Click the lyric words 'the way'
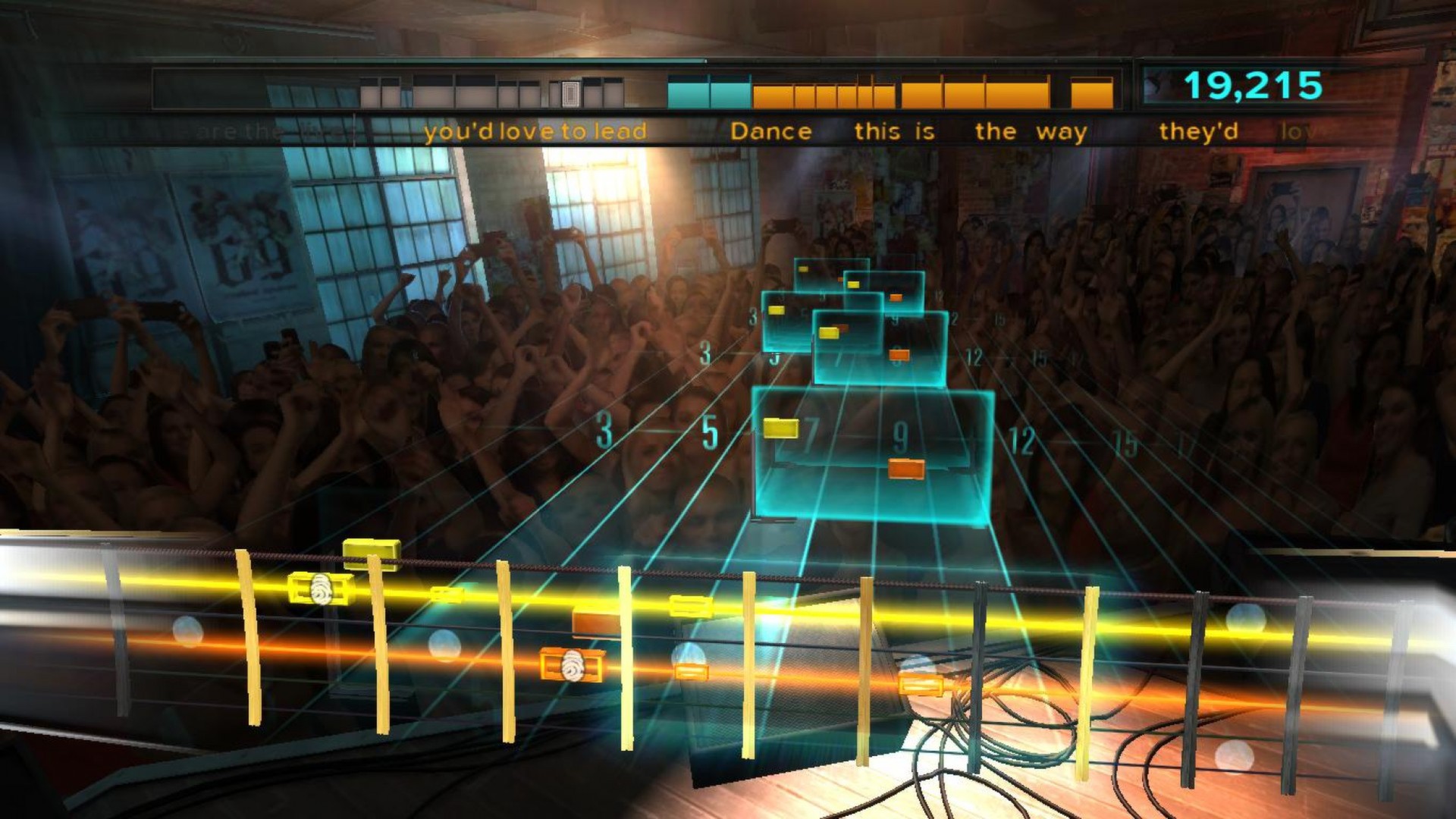Image resolution: width=1456 pixels, height=819 pixels. click(x=1031, y=130)
